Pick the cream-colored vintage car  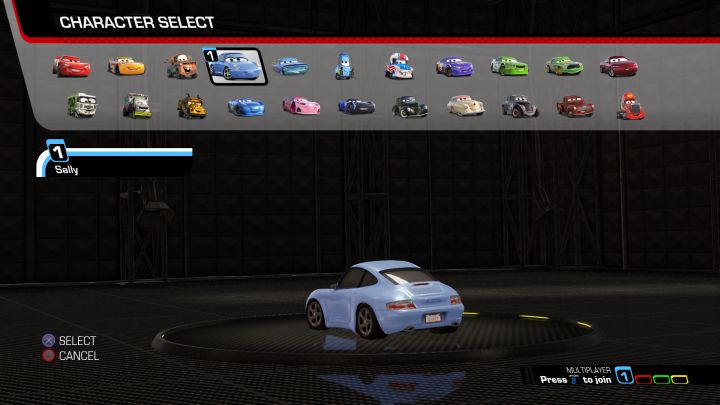point(464,104)
